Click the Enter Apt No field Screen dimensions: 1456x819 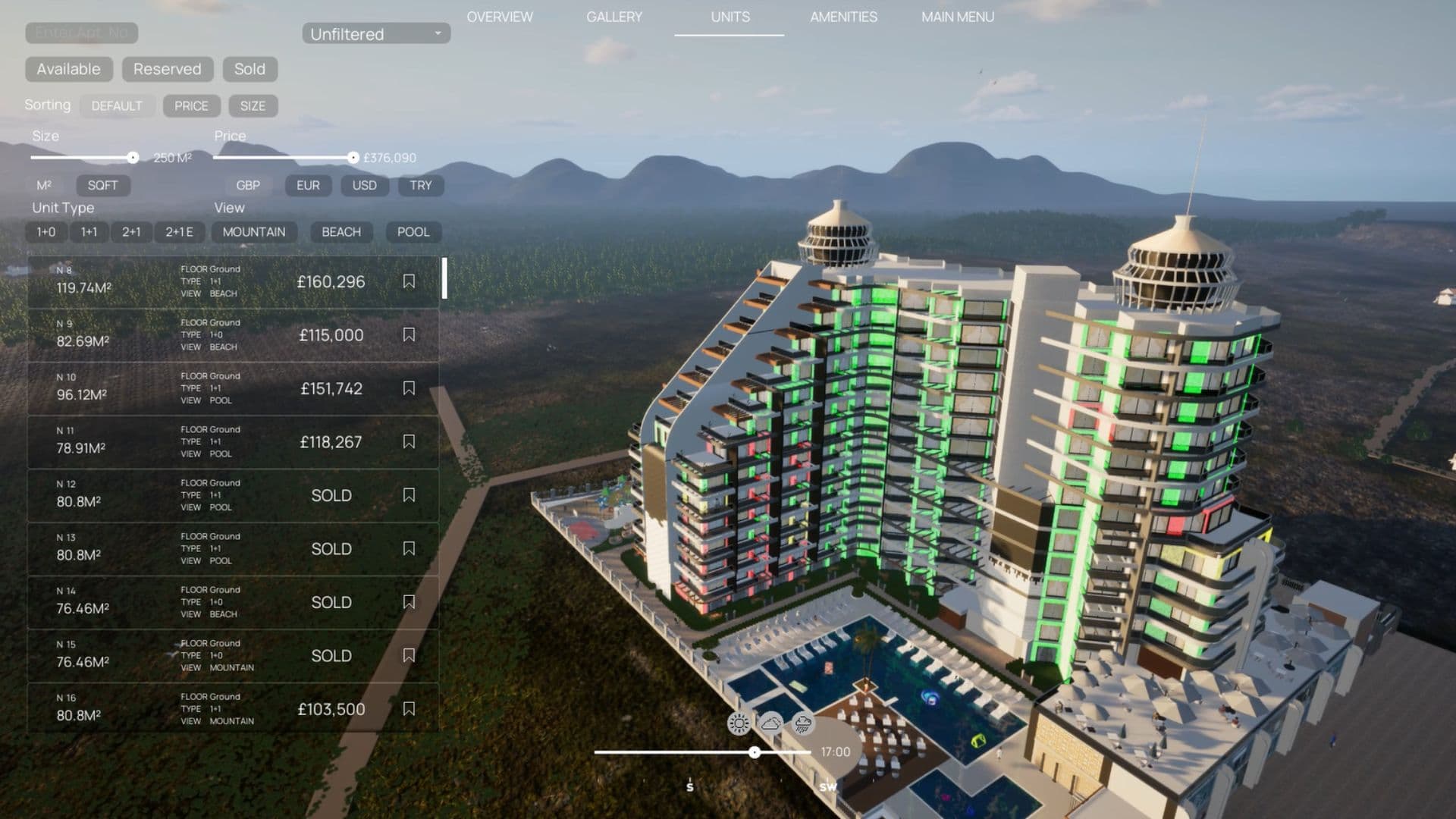[x=81, y=33]
